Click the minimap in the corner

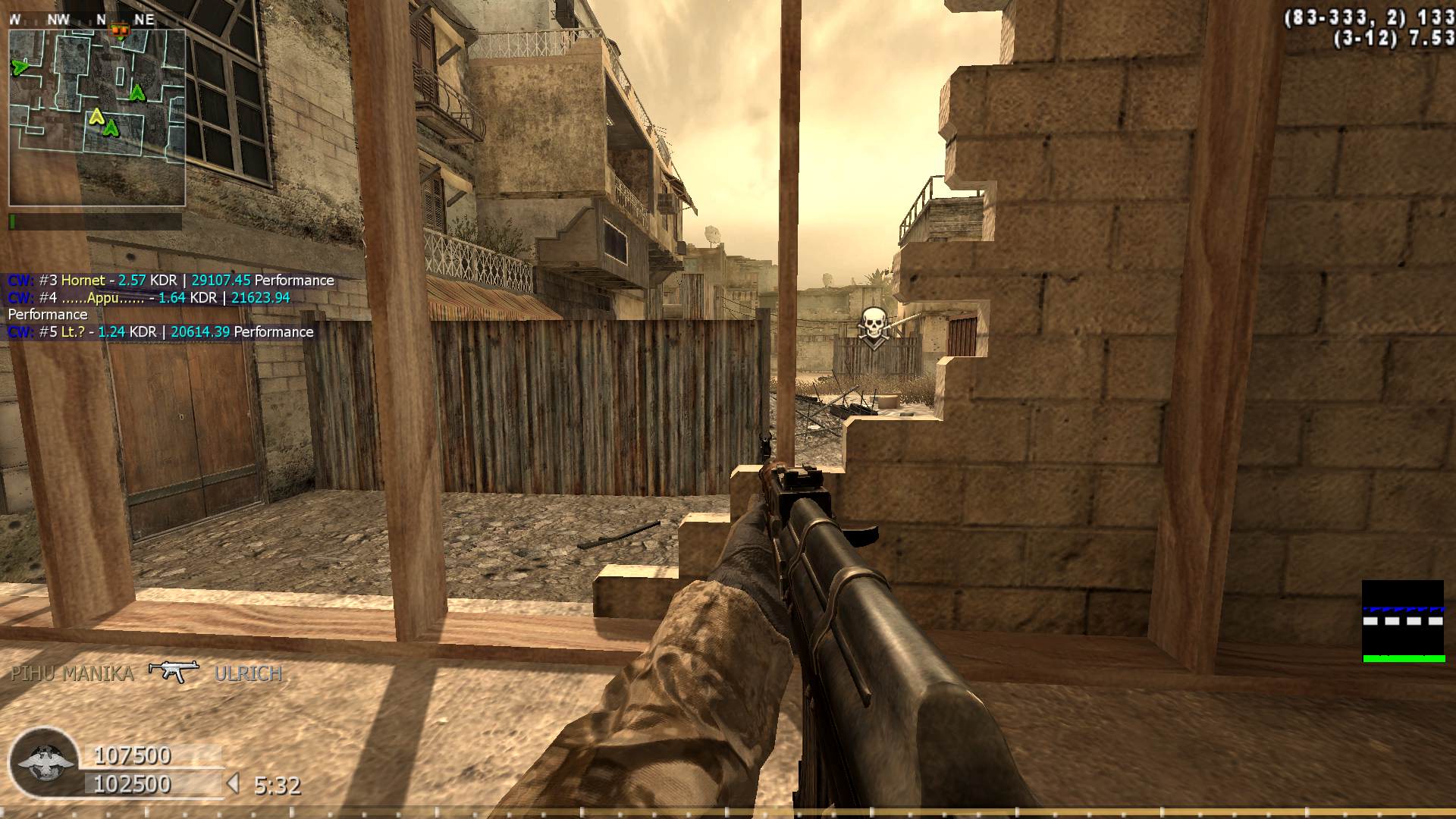[97, 118]
